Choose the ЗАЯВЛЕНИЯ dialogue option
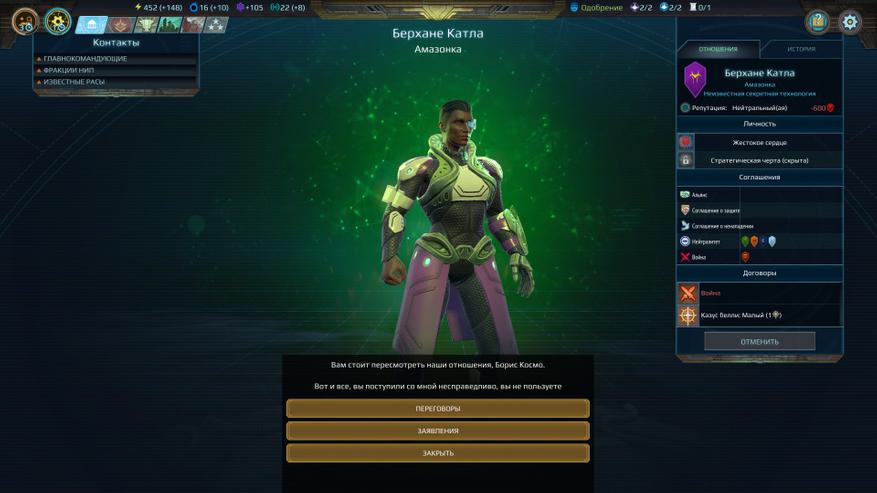 pyautogui.click(x=438, y=431)
